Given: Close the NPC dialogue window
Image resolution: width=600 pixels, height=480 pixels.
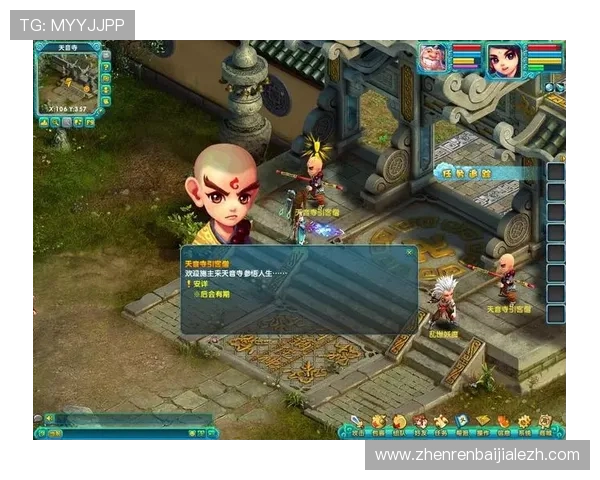Looking at the screenshot, I should pyautogui.click(x=409, y=253).
